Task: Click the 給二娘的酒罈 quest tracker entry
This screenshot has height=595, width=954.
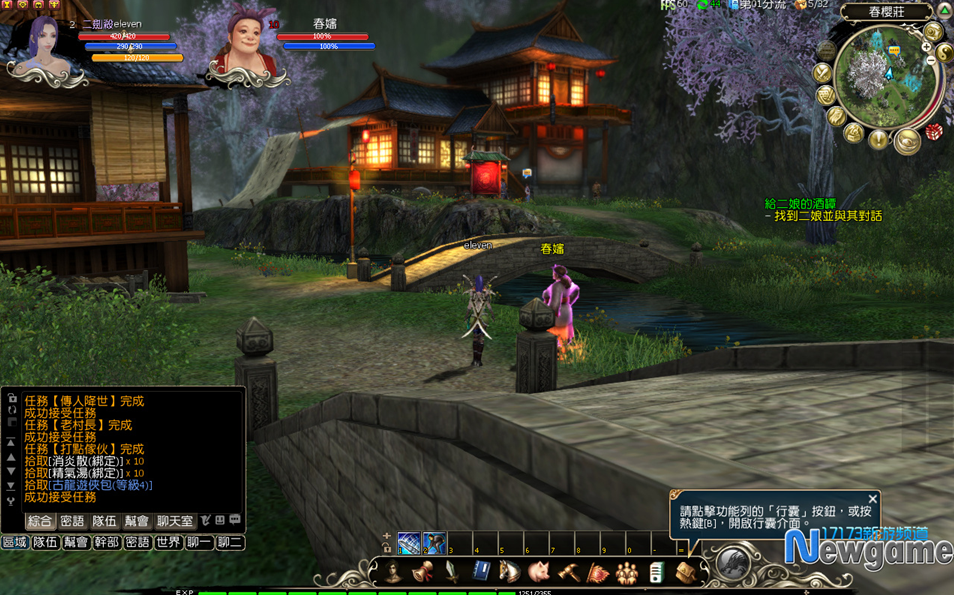Action: [800, 203]
